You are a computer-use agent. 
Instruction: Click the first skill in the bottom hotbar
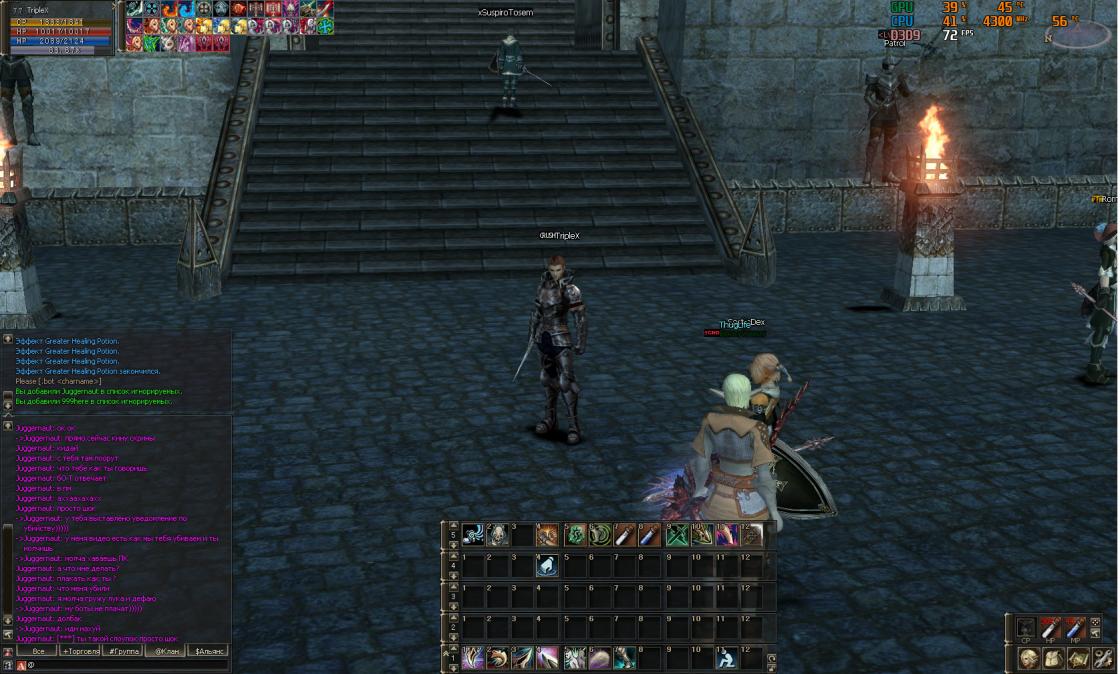(472, 658)
